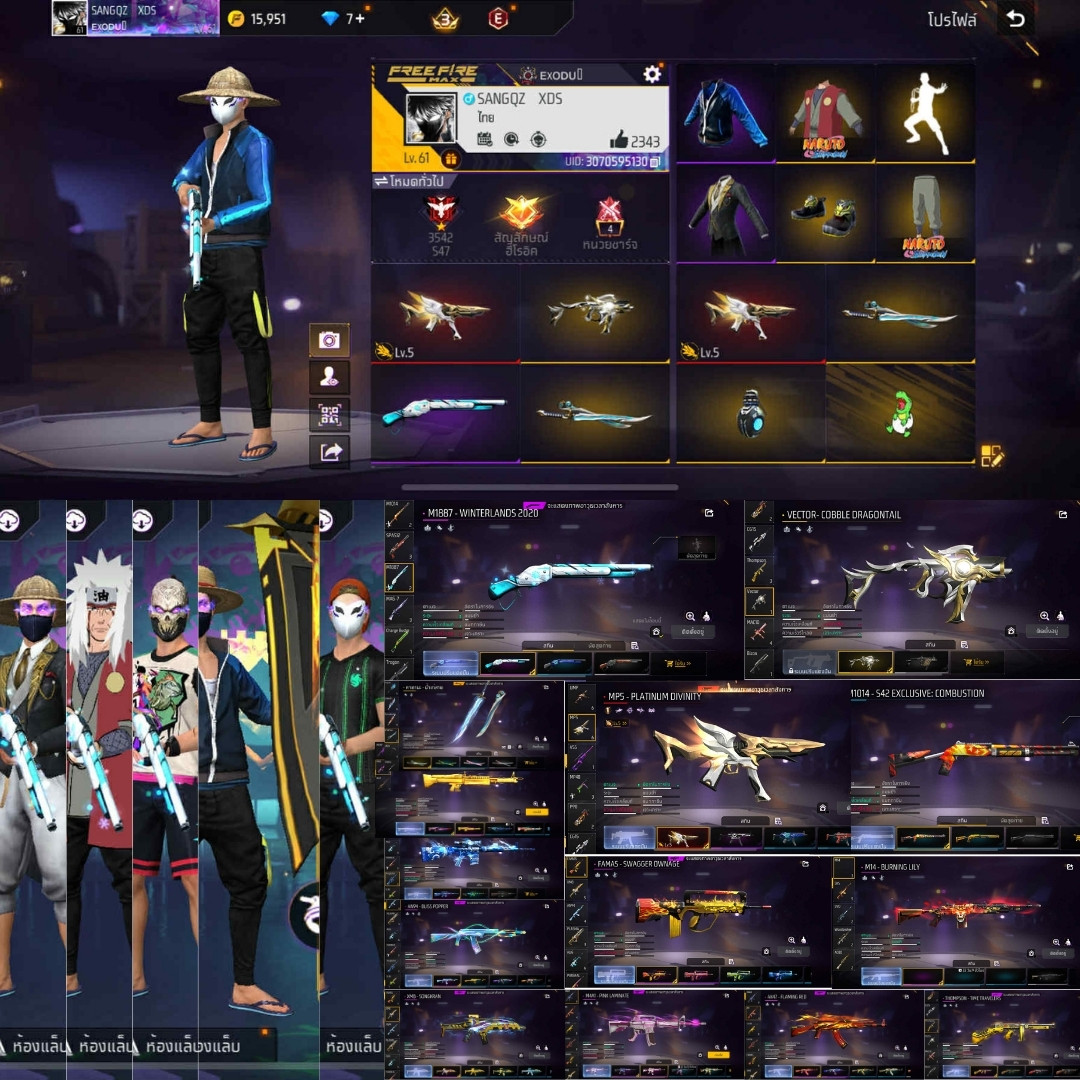Show the QR code for this profile

(329, 414)
